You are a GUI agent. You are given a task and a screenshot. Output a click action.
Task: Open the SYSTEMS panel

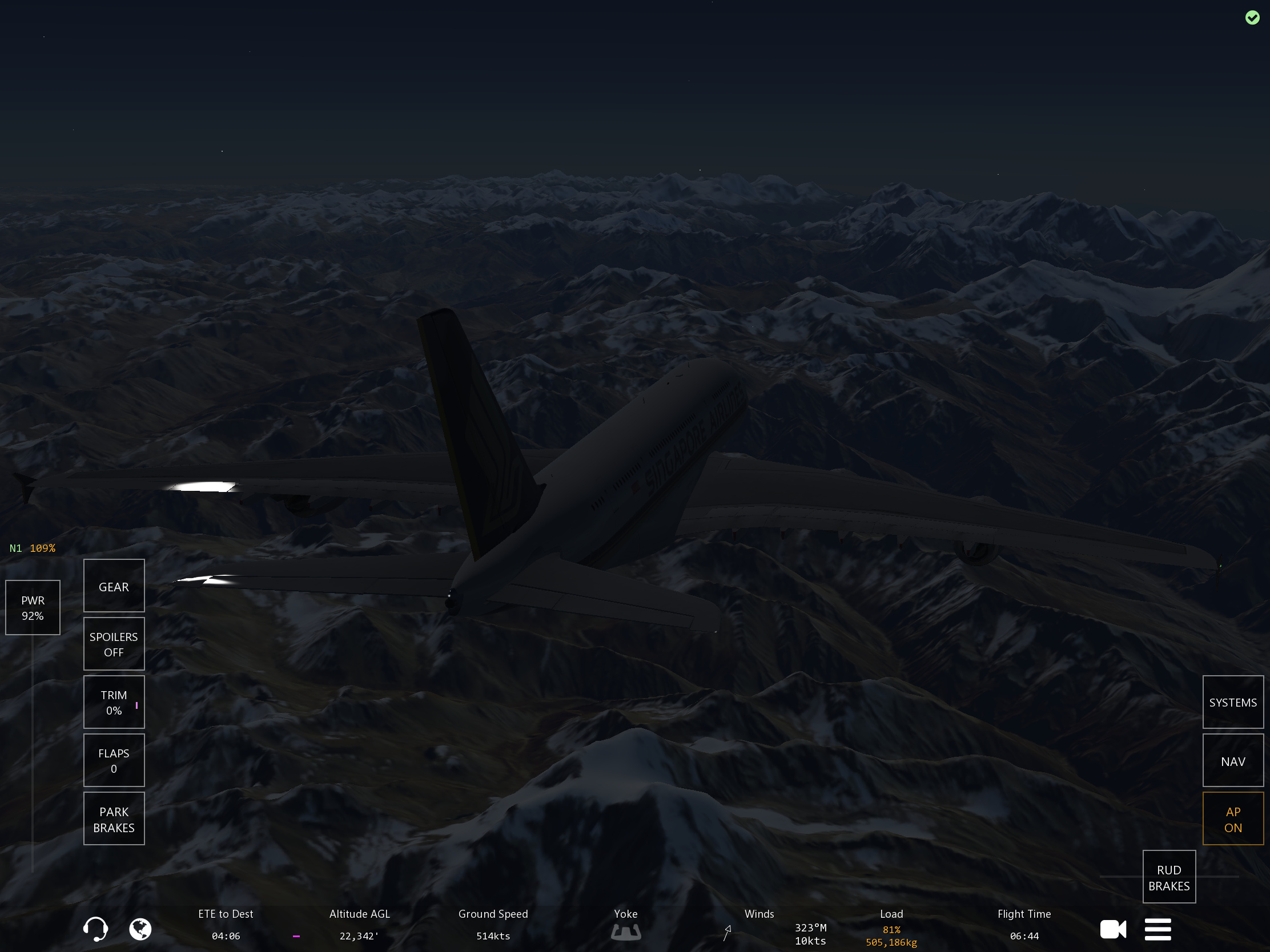[x=1232, y=702]
